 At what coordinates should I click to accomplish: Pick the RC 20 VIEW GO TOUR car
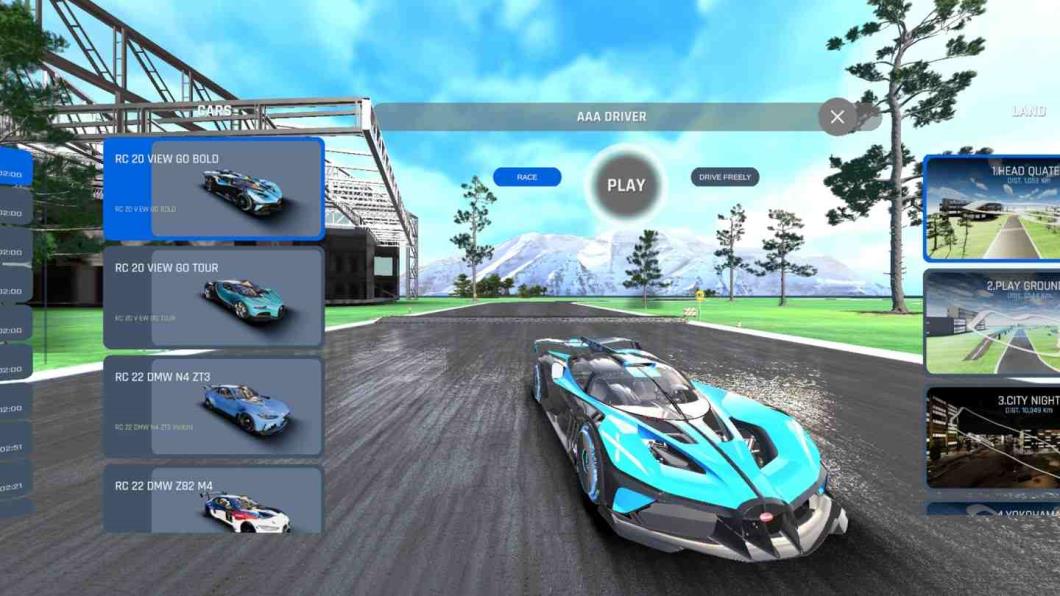pos(213,298)
